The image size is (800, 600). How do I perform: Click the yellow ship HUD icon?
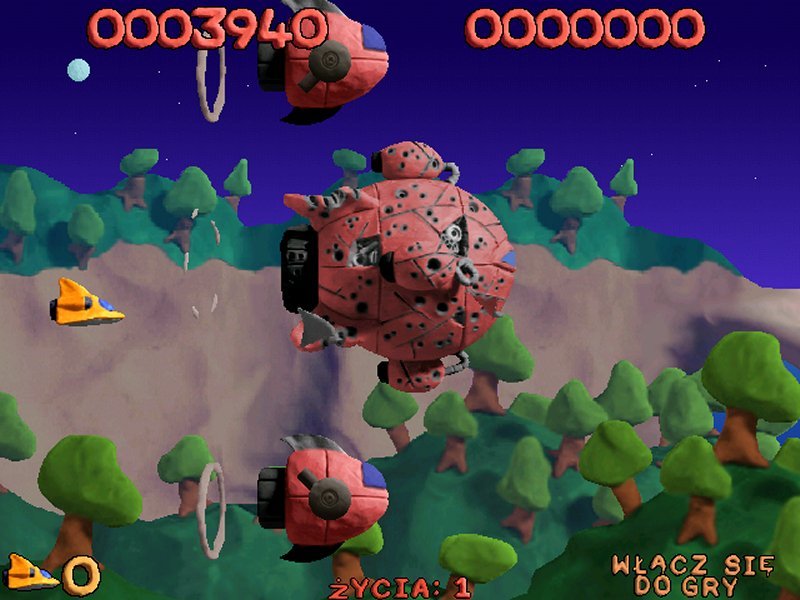tap(32, 573)
